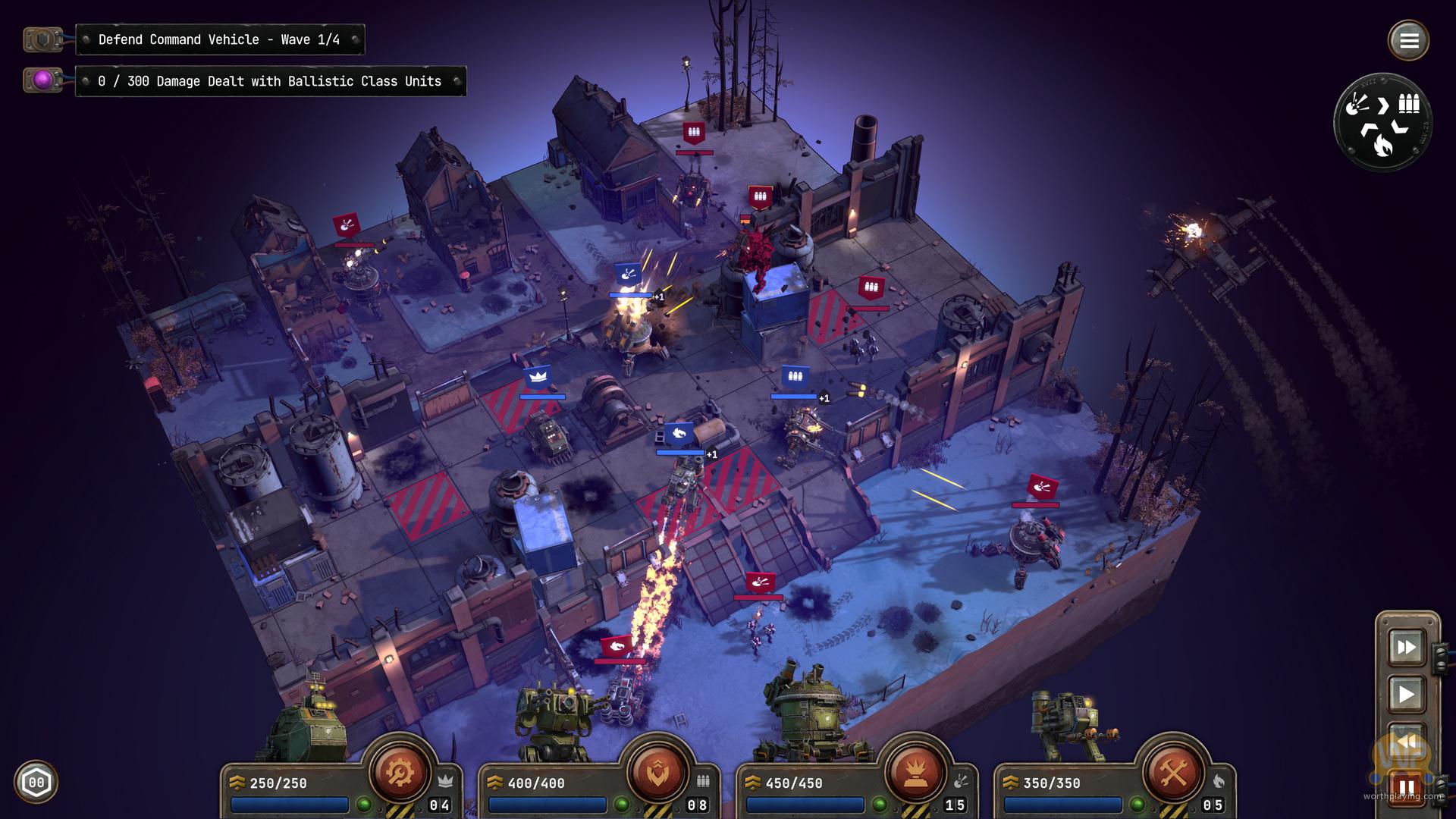The height and width of the screenshot is (819, 1456).
Task: Activate the shield ability of the 400-cost mech
Action: 657,772
